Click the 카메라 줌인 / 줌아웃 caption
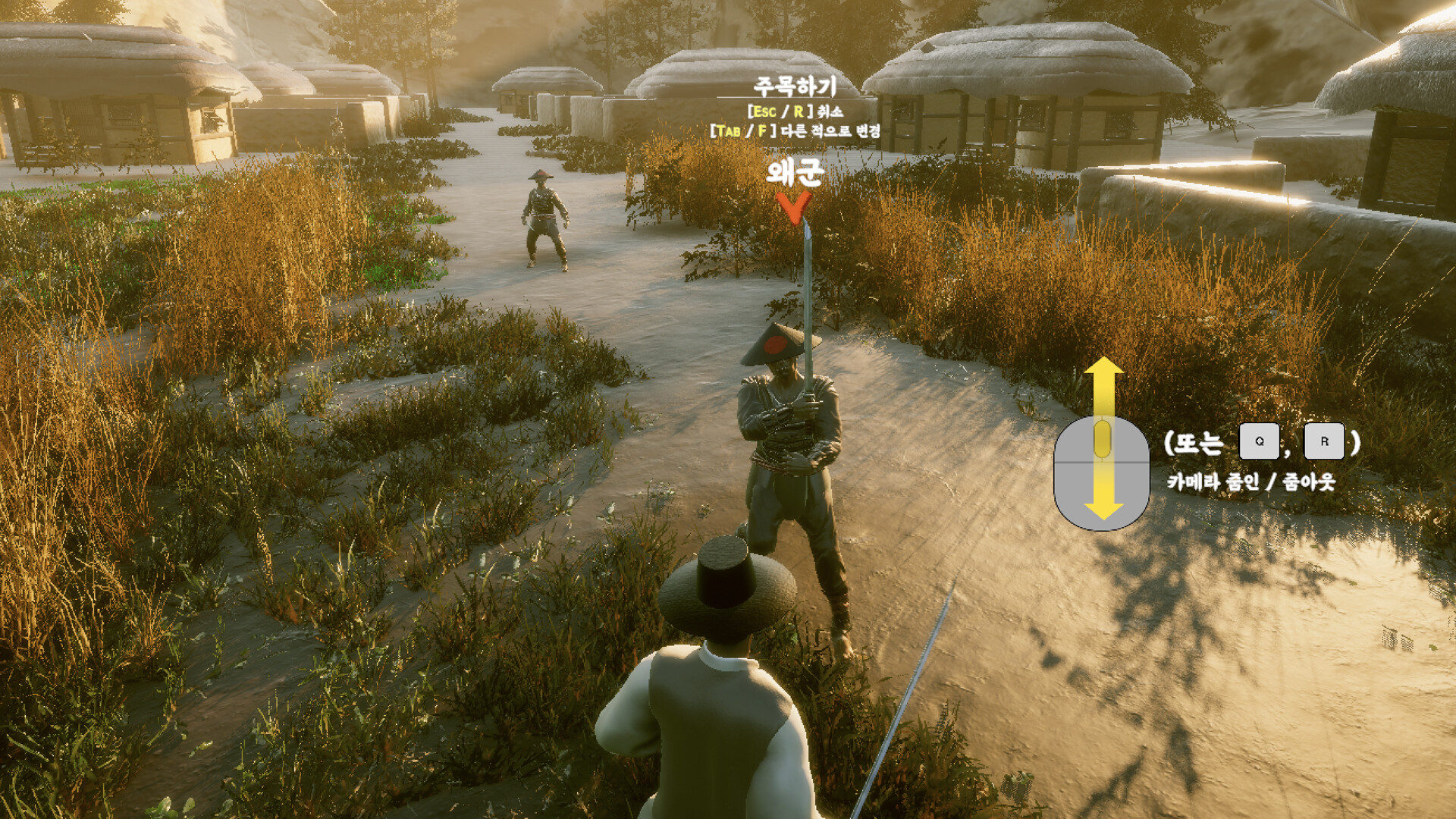Viewport: 1456px width, 819px height. pos(1253,480)
